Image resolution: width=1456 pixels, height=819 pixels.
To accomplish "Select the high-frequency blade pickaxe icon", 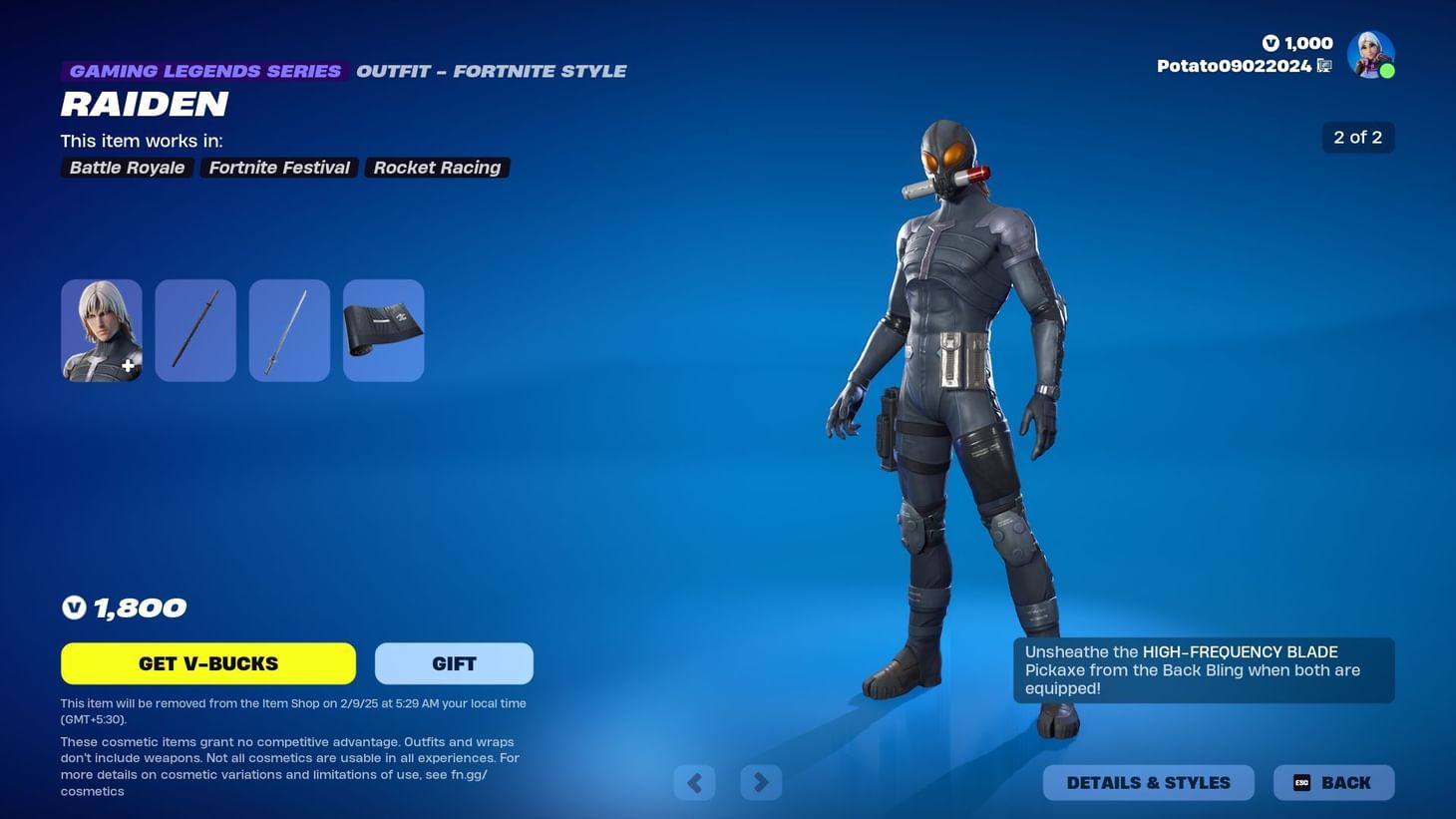I will [x=288, y=329].
